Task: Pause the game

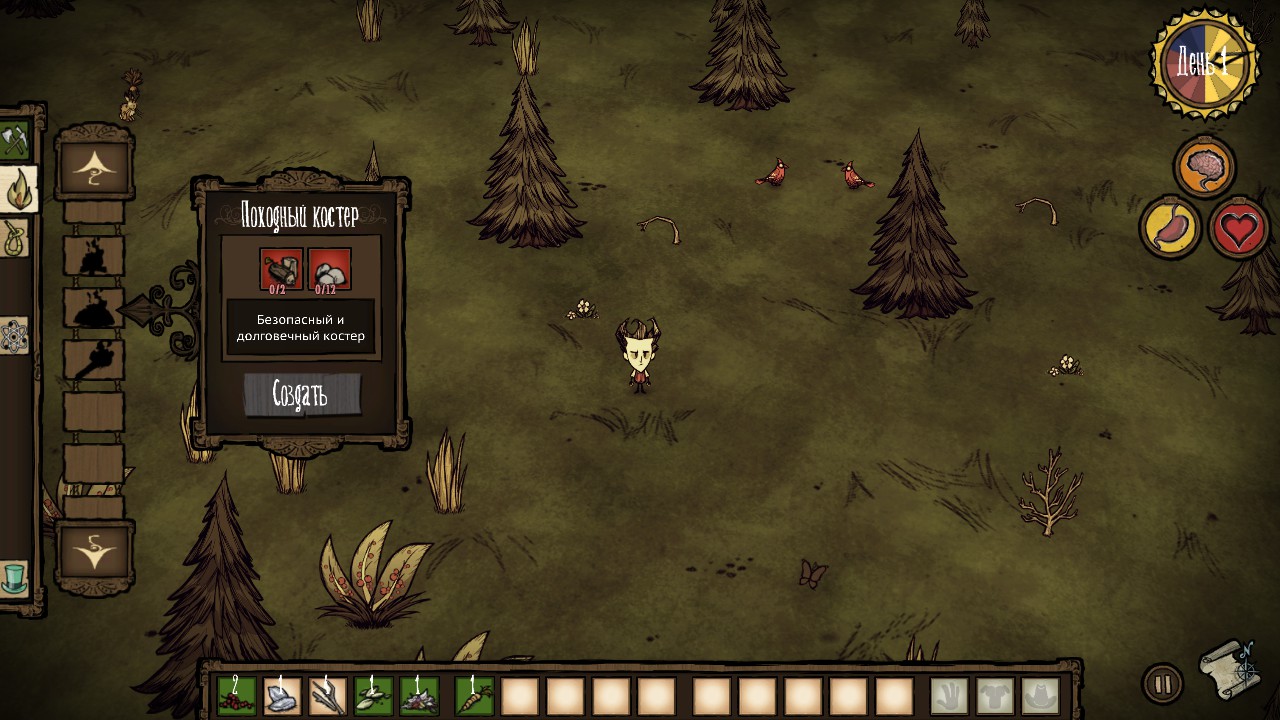Action: pyautogui.click(x=1162, y=684)
